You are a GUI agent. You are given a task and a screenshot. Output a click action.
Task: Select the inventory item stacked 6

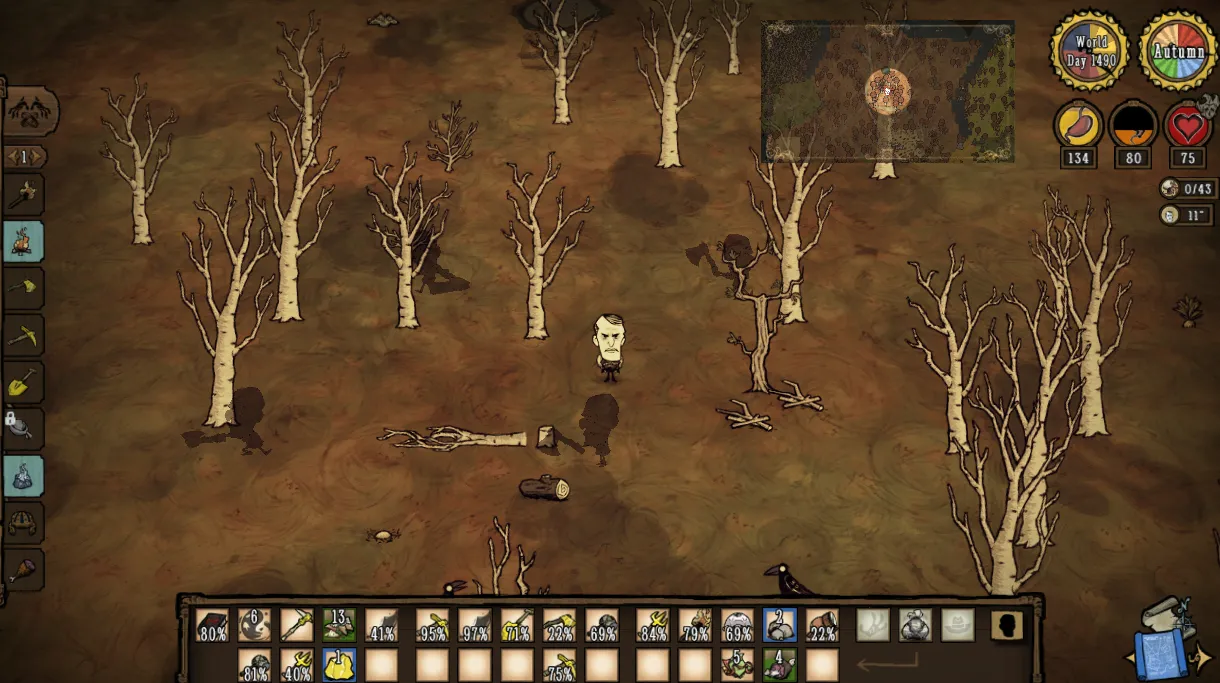point(254,626)
